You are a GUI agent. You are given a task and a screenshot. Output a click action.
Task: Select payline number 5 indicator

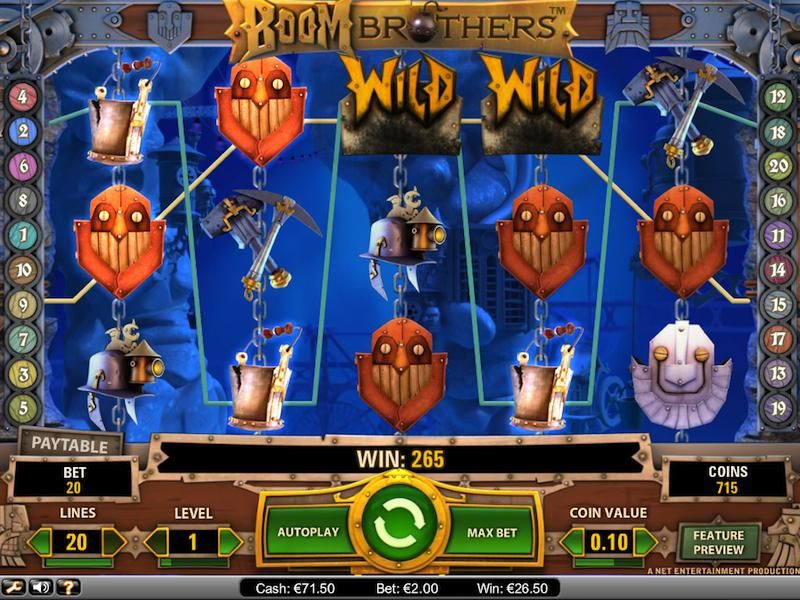pos(23,408)
